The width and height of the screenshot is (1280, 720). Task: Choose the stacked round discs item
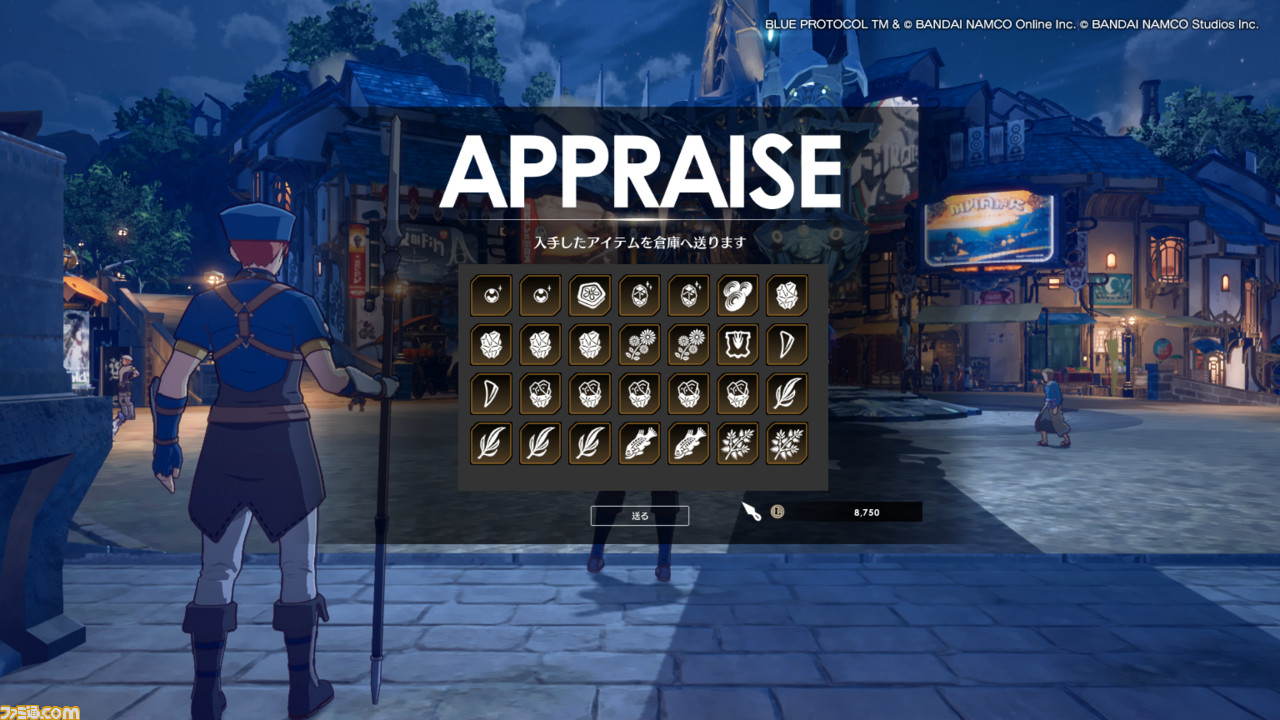[738, 295]
